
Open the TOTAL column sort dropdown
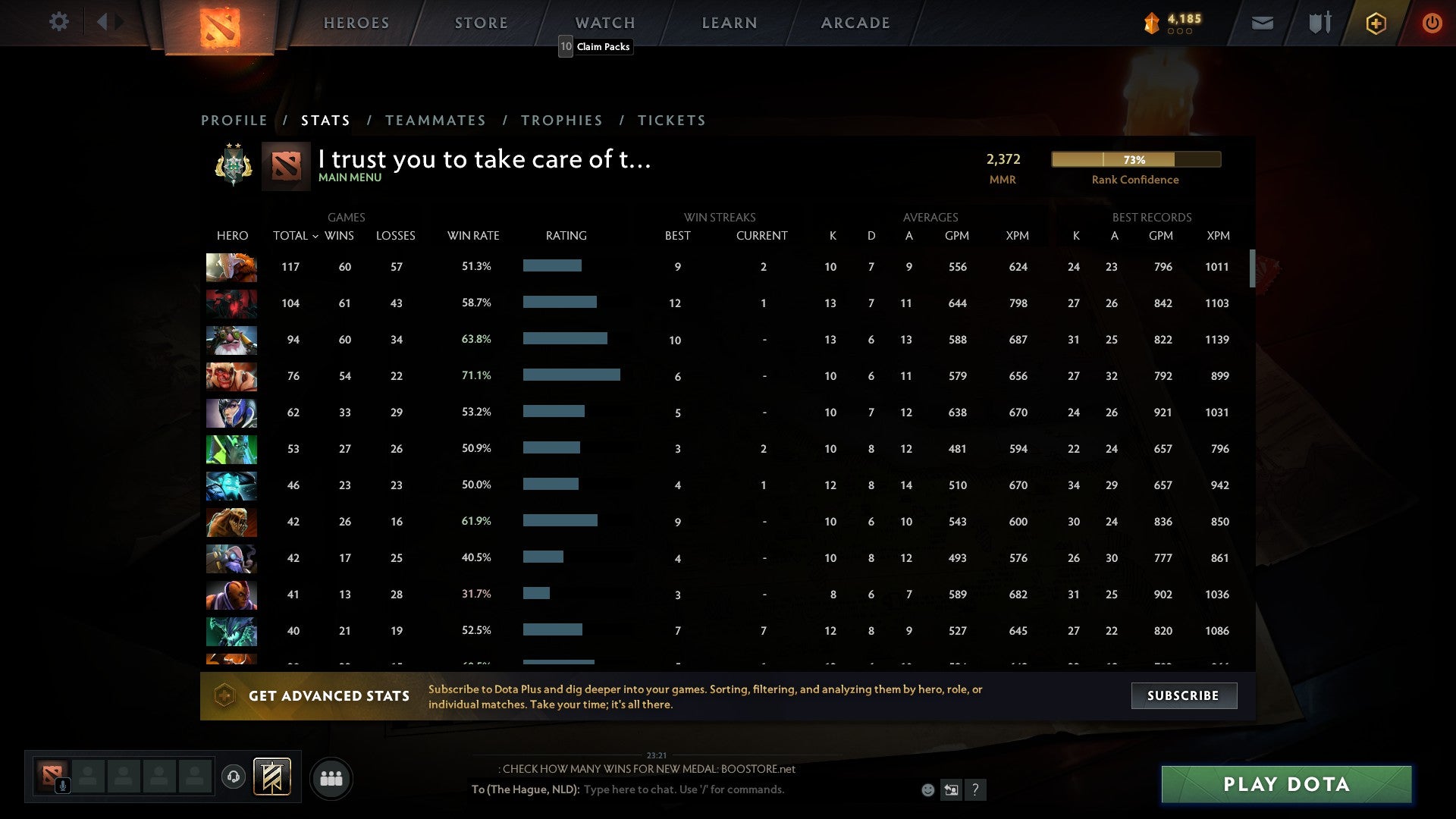tap(296, 236)
